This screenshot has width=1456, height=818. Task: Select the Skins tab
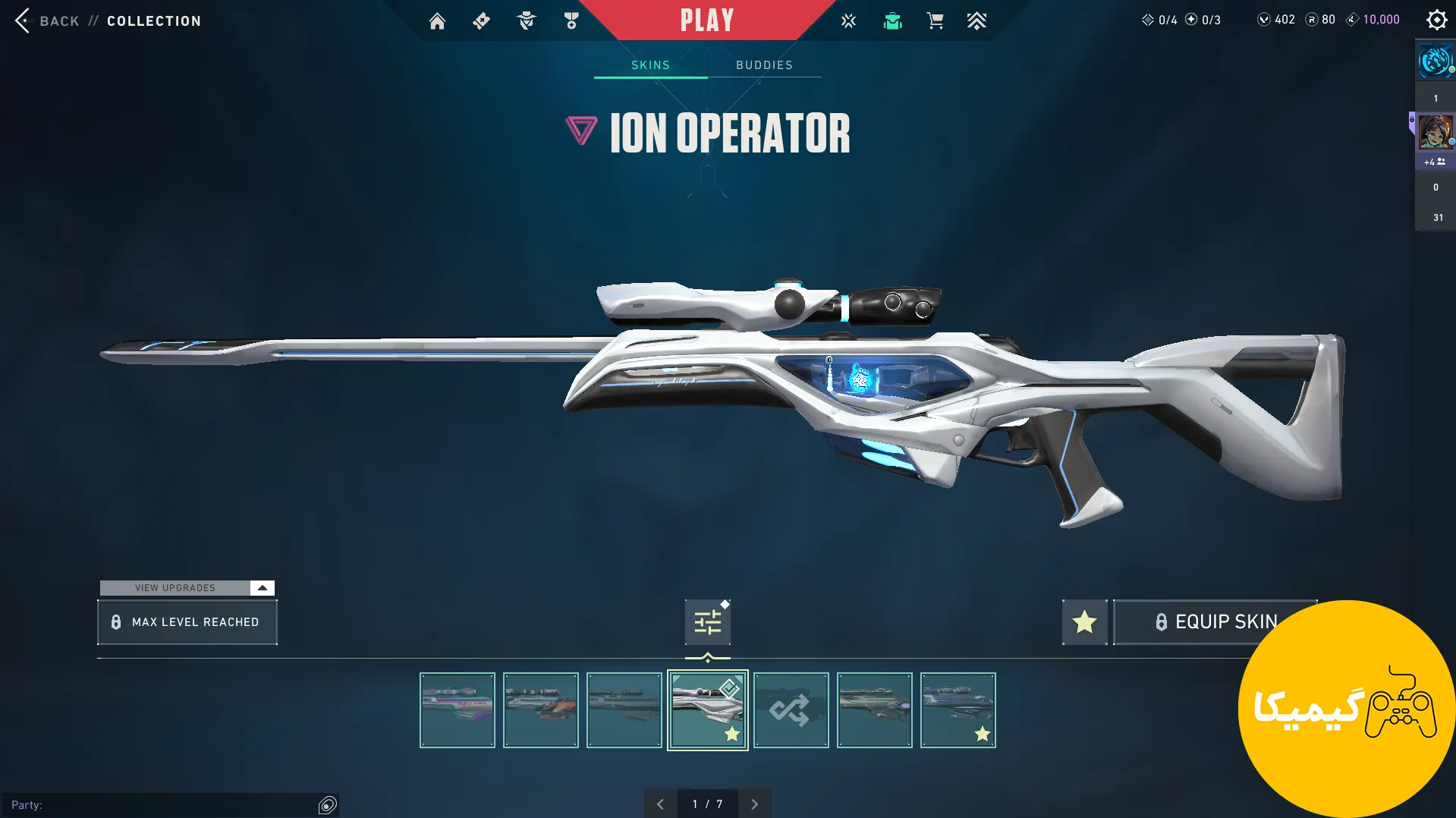[x=650, y=65]
